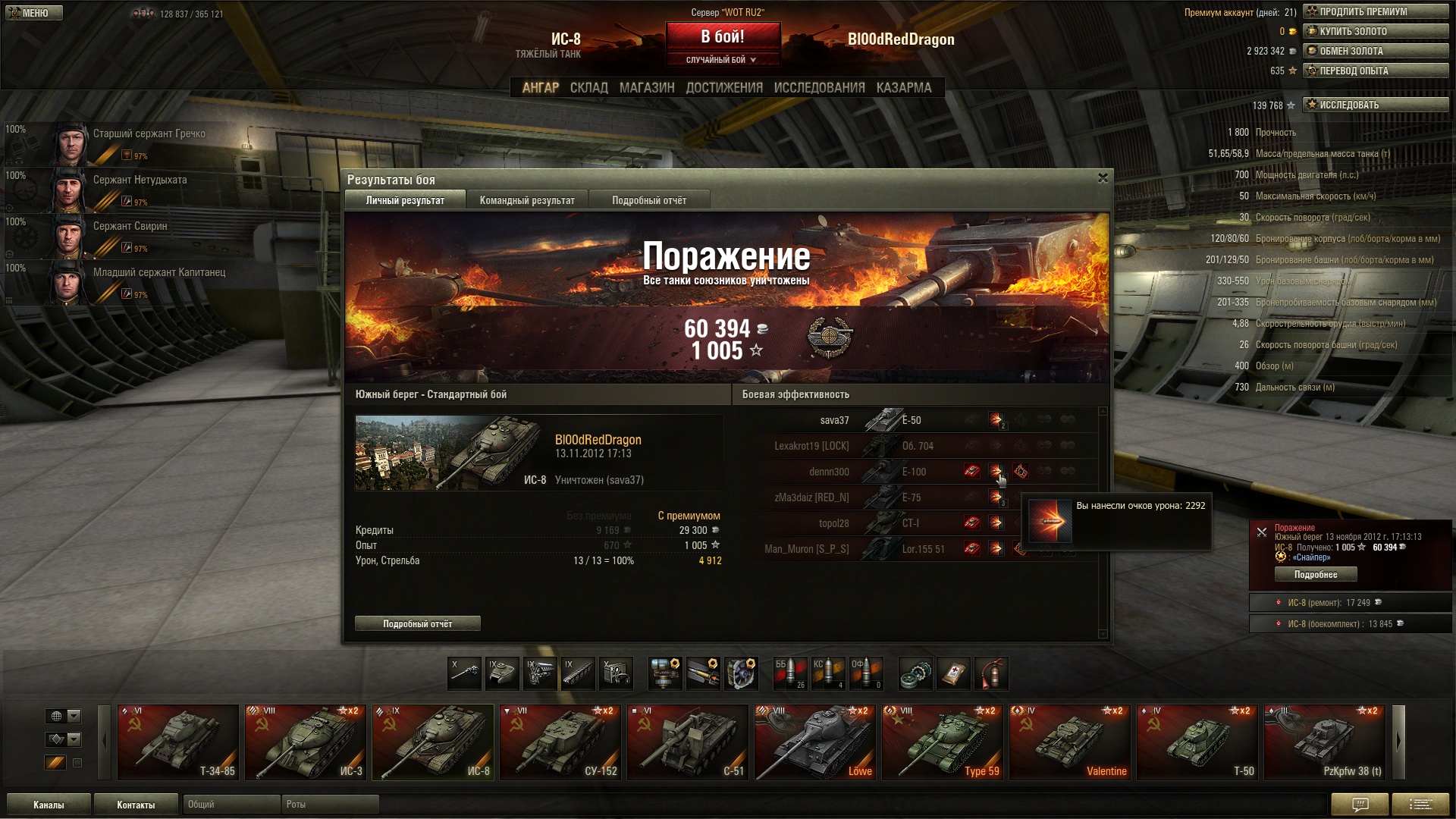Close the battle results window
Image resolution: width=1456 pixels, height=819 pixels.
[1103, 178]
